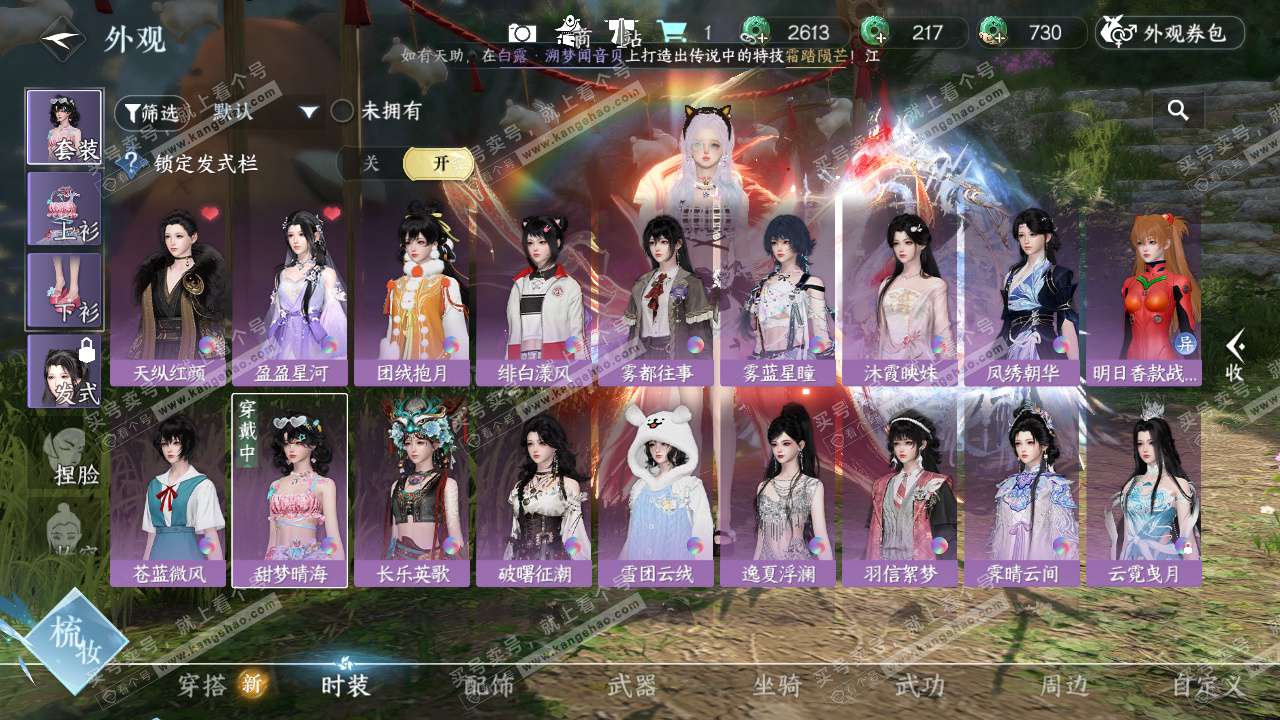Open the locked 发式 hairstyle tab
1280x720 pixels.
64,371
